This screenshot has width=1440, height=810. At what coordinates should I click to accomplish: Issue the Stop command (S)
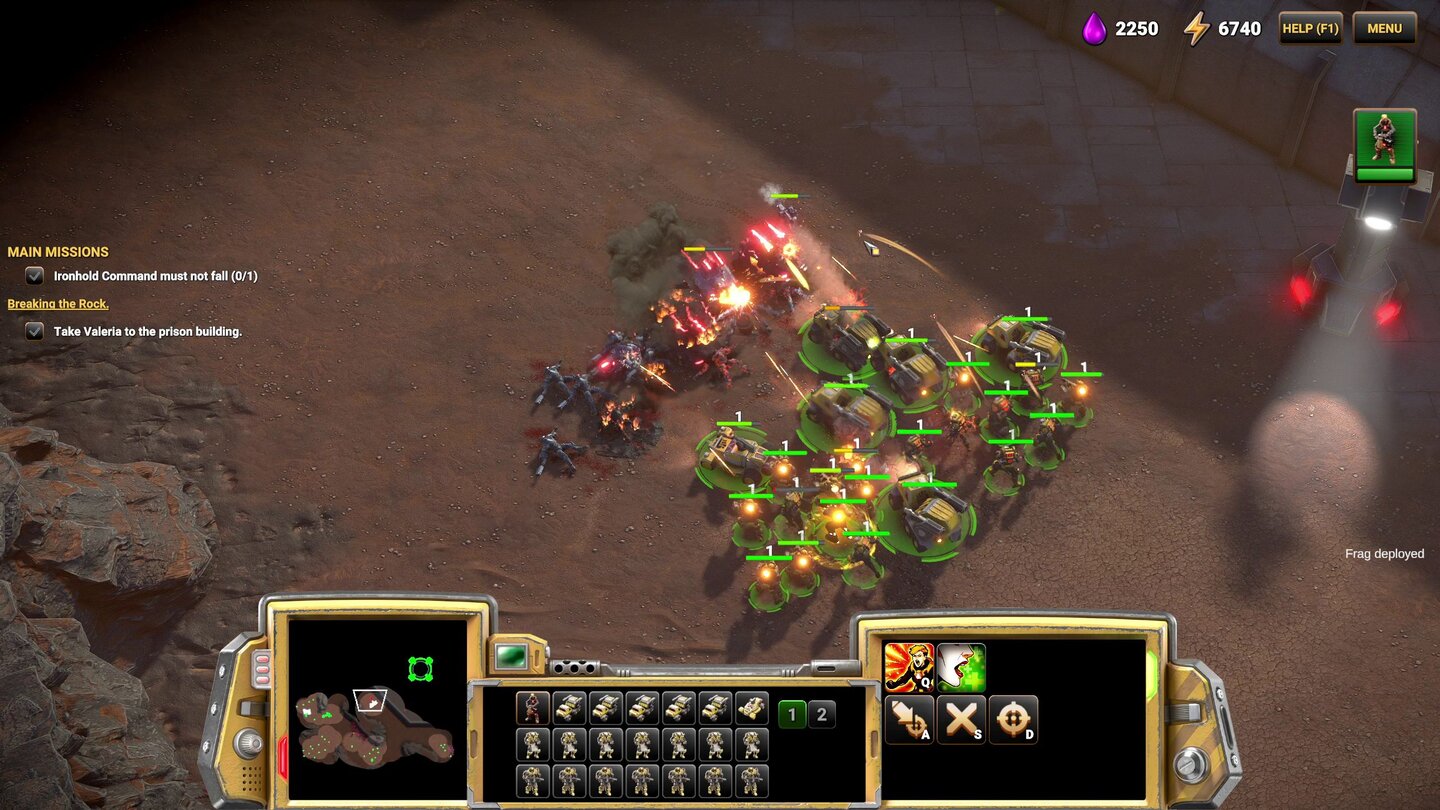(962, 718)
